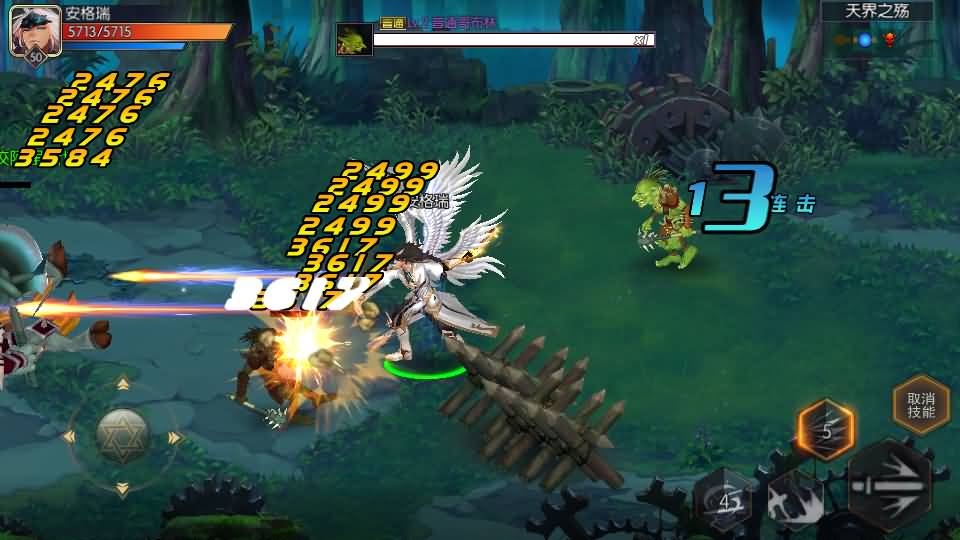The height and width of the screenshot is (540, 960).
Task: Activate the glowing orange skill showing 5
Action: click(826, 431)
